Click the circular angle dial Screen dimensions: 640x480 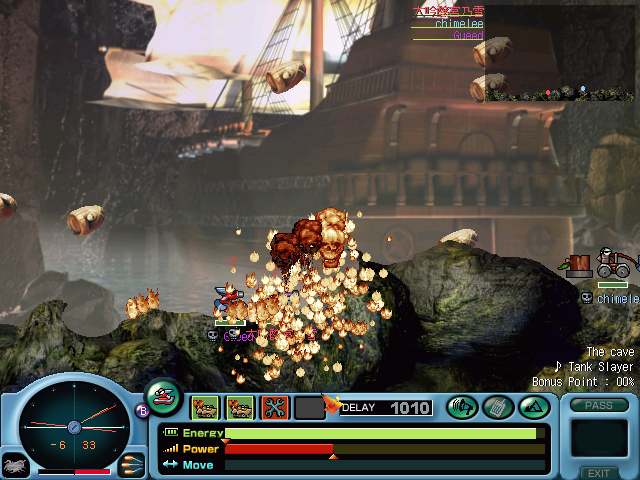73,425
